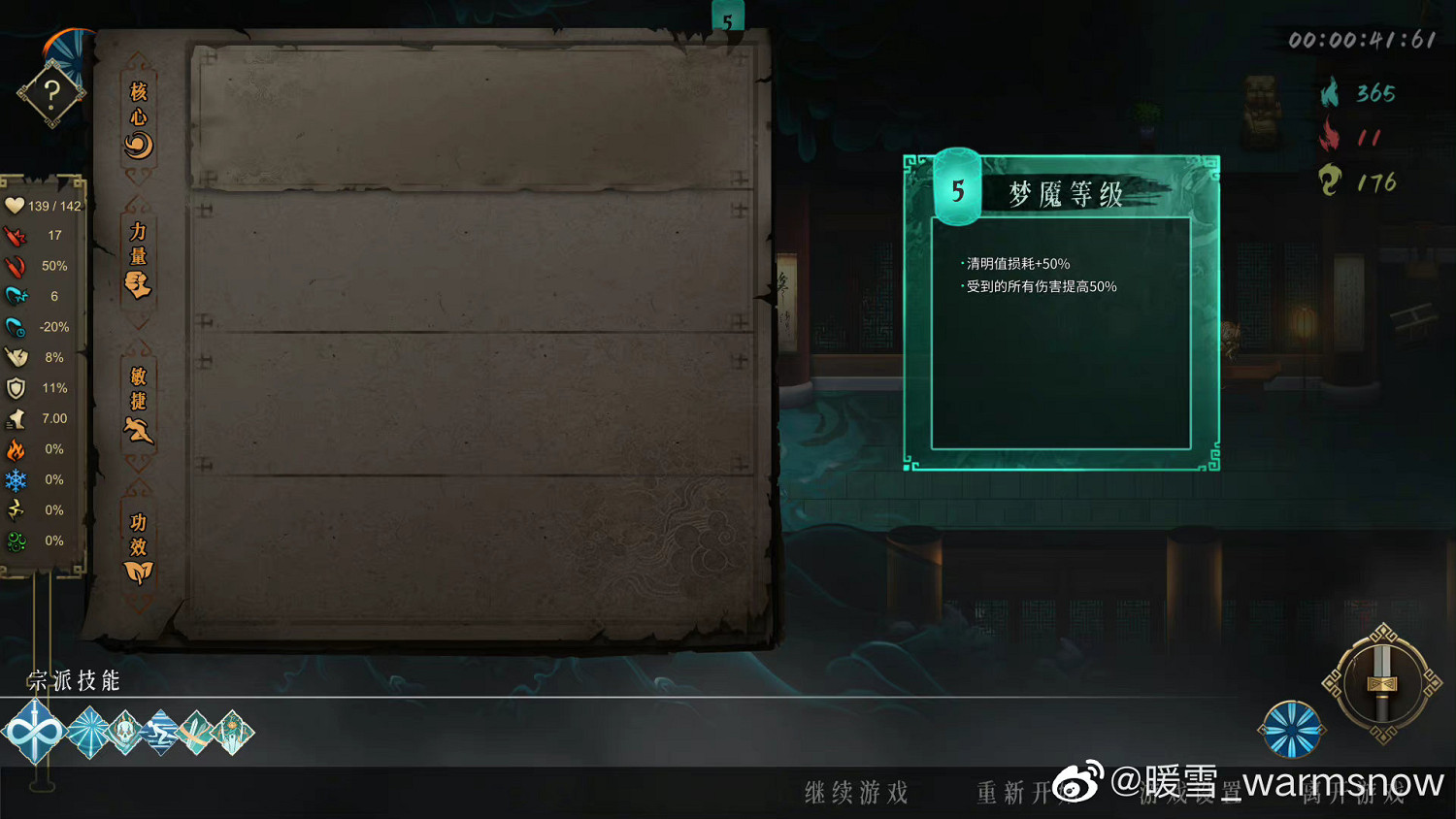1456x819 pixels.
Task: Click the shield icon showing 11% defense
Action: 16,388
